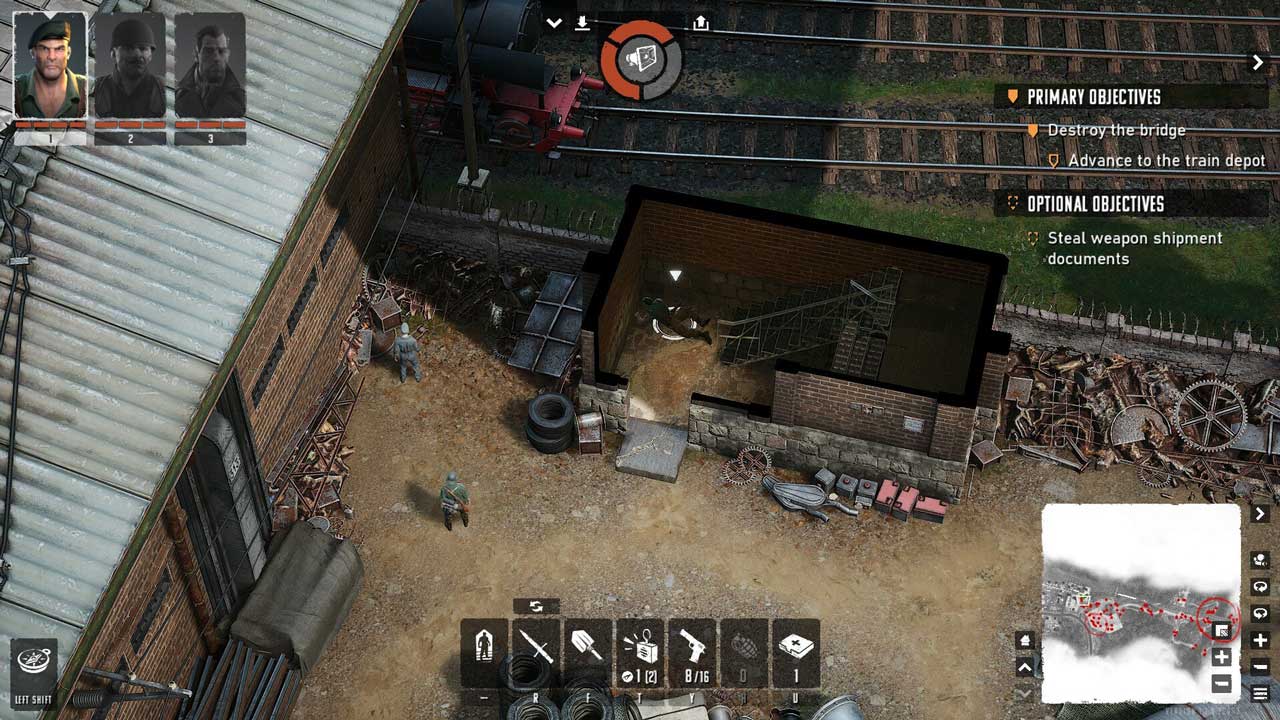Activate the stance silhouette ability slot
This screenshot has height=720, width=1280.
[484, 652]
